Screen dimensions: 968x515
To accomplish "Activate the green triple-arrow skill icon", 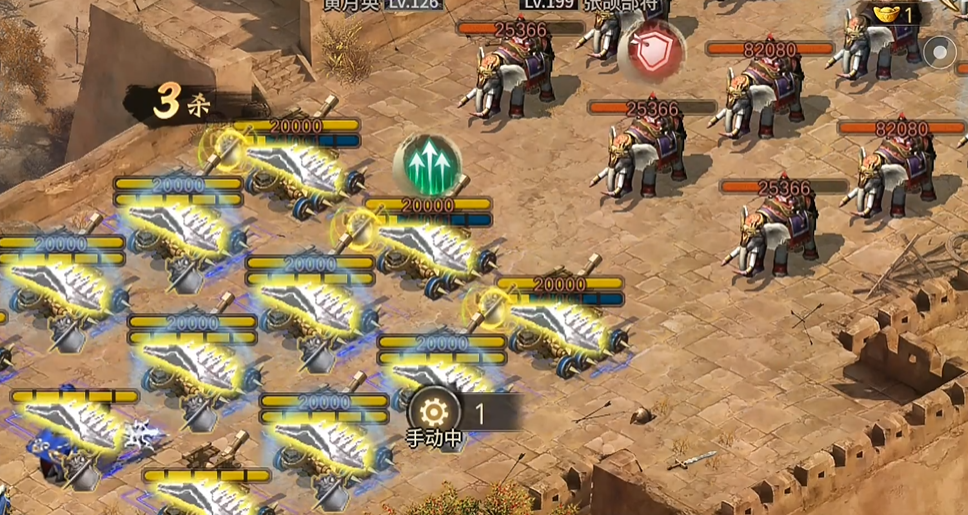I will (428, 164).
